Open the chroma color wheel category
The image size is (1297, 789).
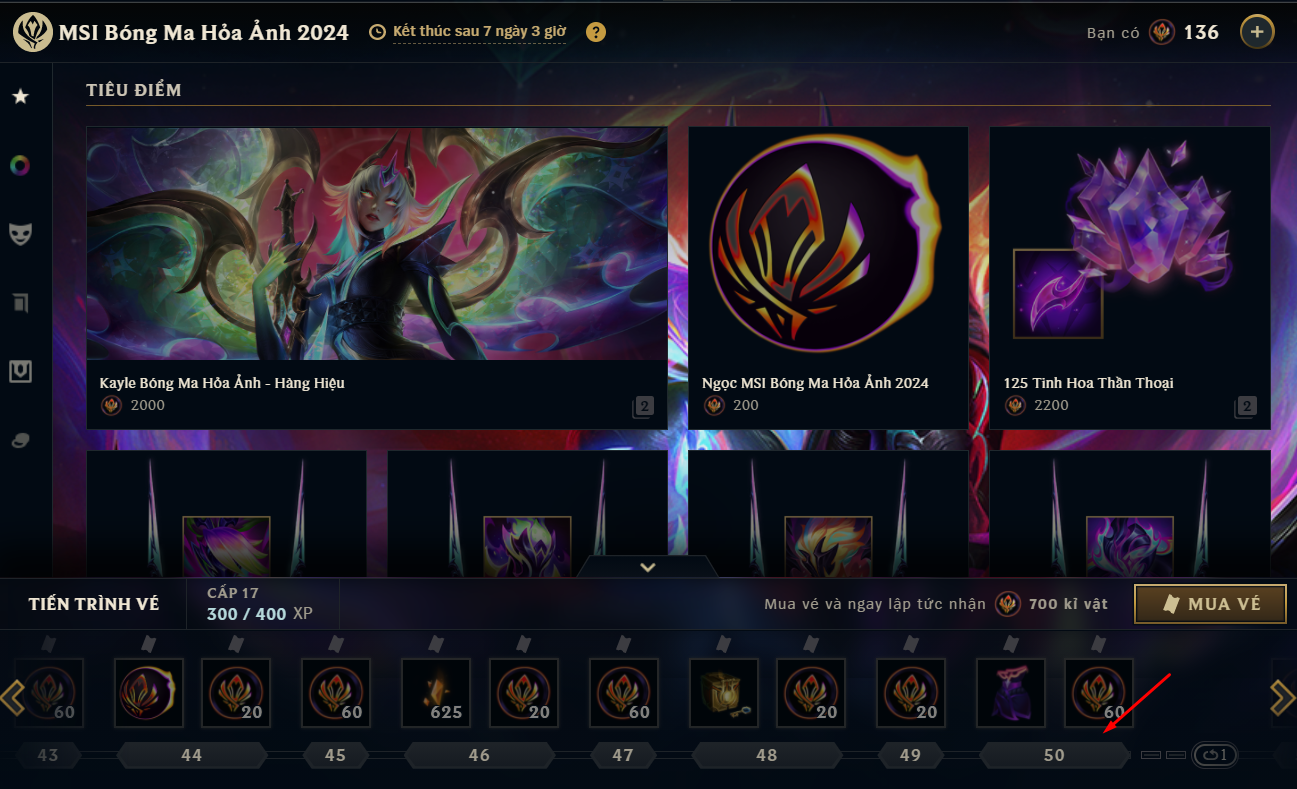21,165
